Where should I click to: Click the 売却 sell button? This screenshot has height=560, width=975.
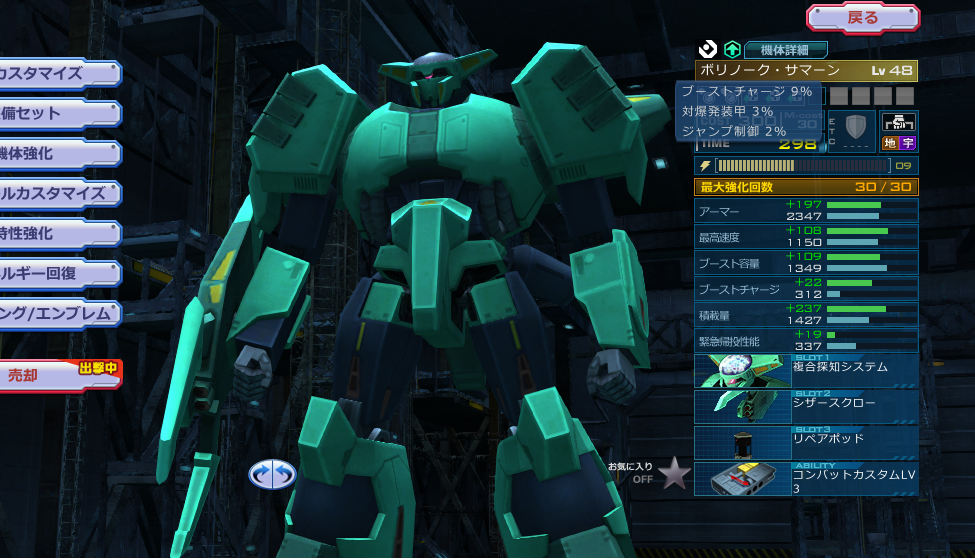coord(57,375)
